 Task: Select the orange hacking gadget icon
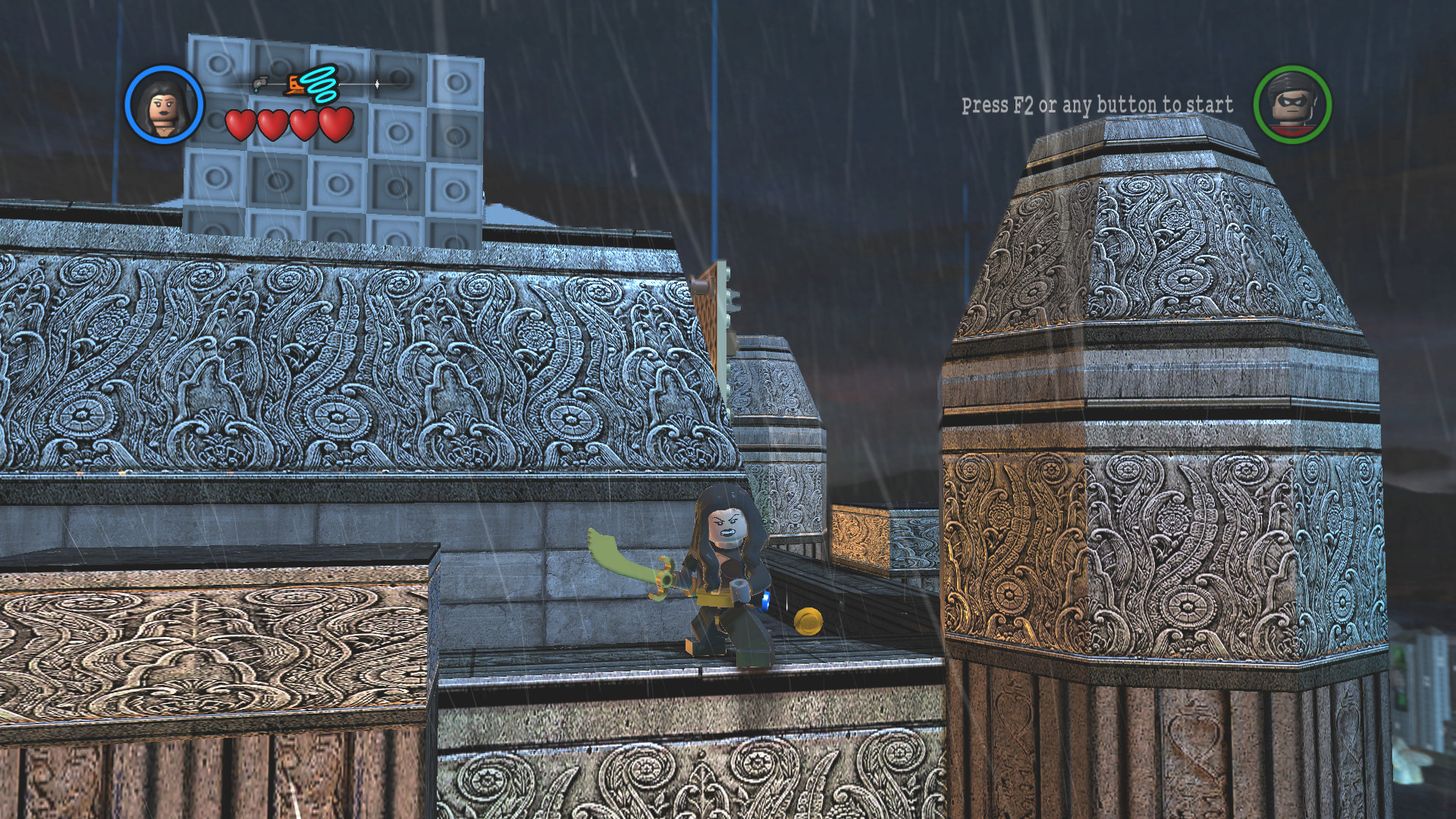[296, 85]
